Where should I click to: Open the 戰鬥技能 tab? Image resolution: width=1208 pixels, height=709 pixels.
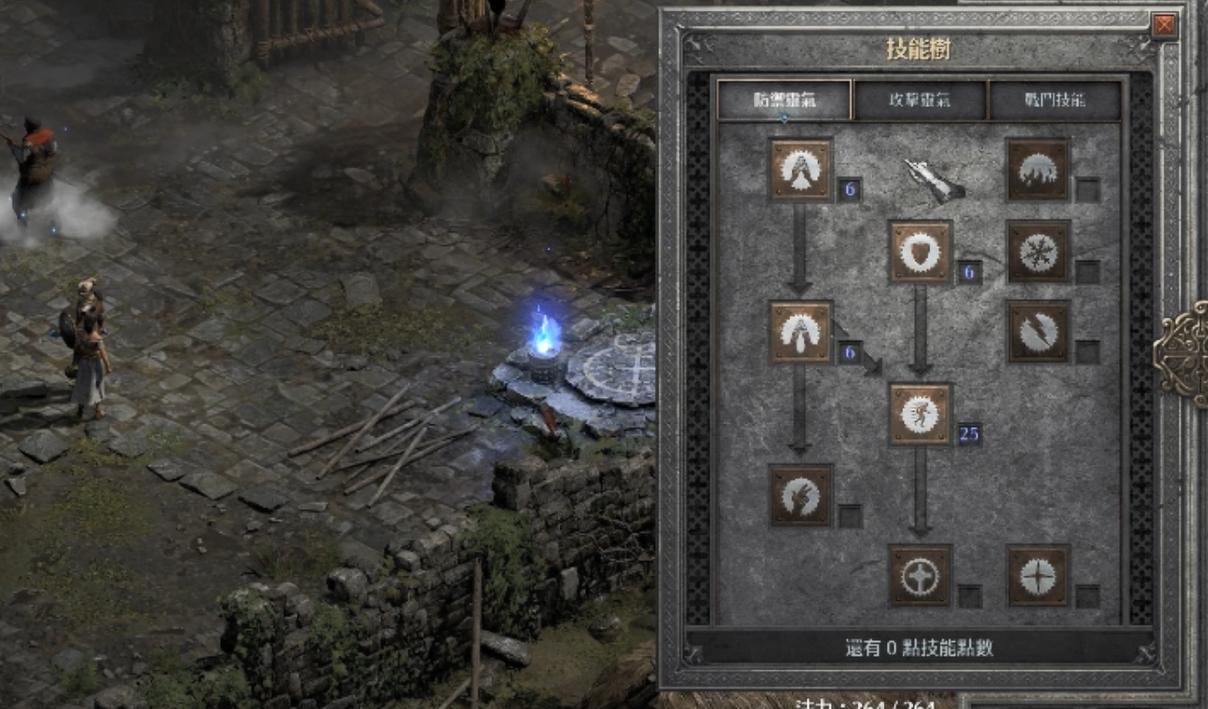point(1054,100)
